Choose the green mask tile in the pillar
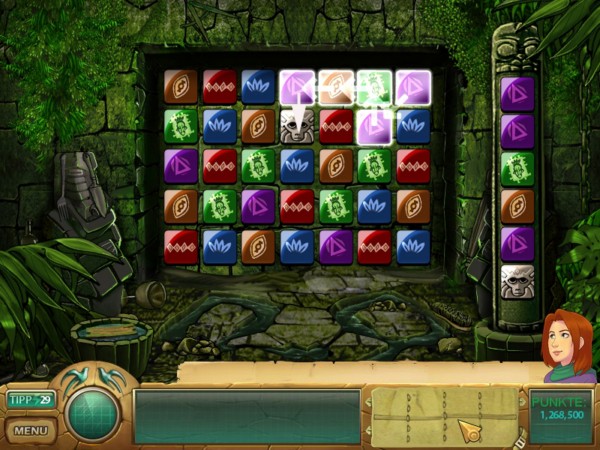This screenshot has width=600, height=450. (517, 167)
